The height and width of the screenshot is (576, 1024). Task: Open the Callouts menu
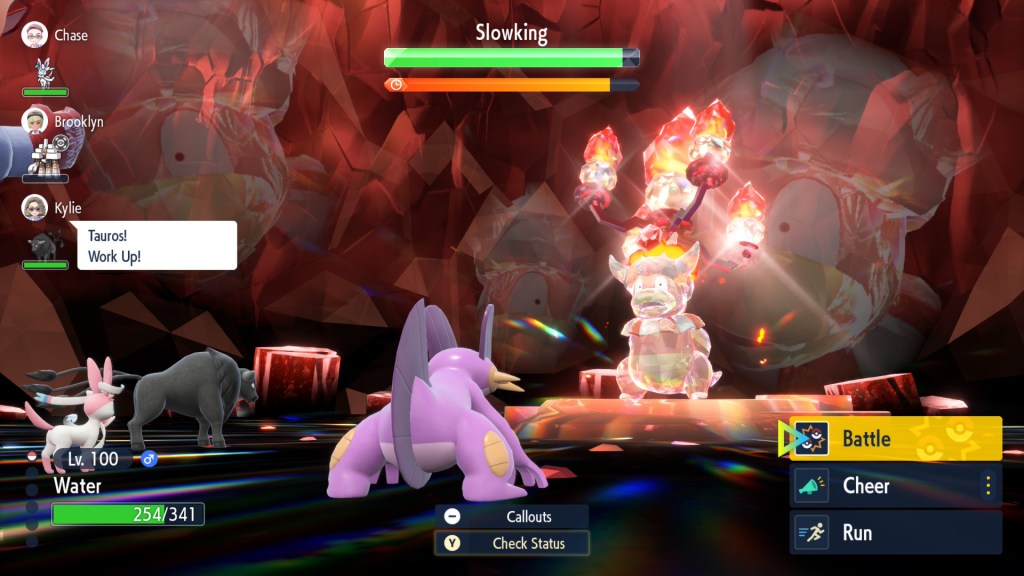pos(511,516)
